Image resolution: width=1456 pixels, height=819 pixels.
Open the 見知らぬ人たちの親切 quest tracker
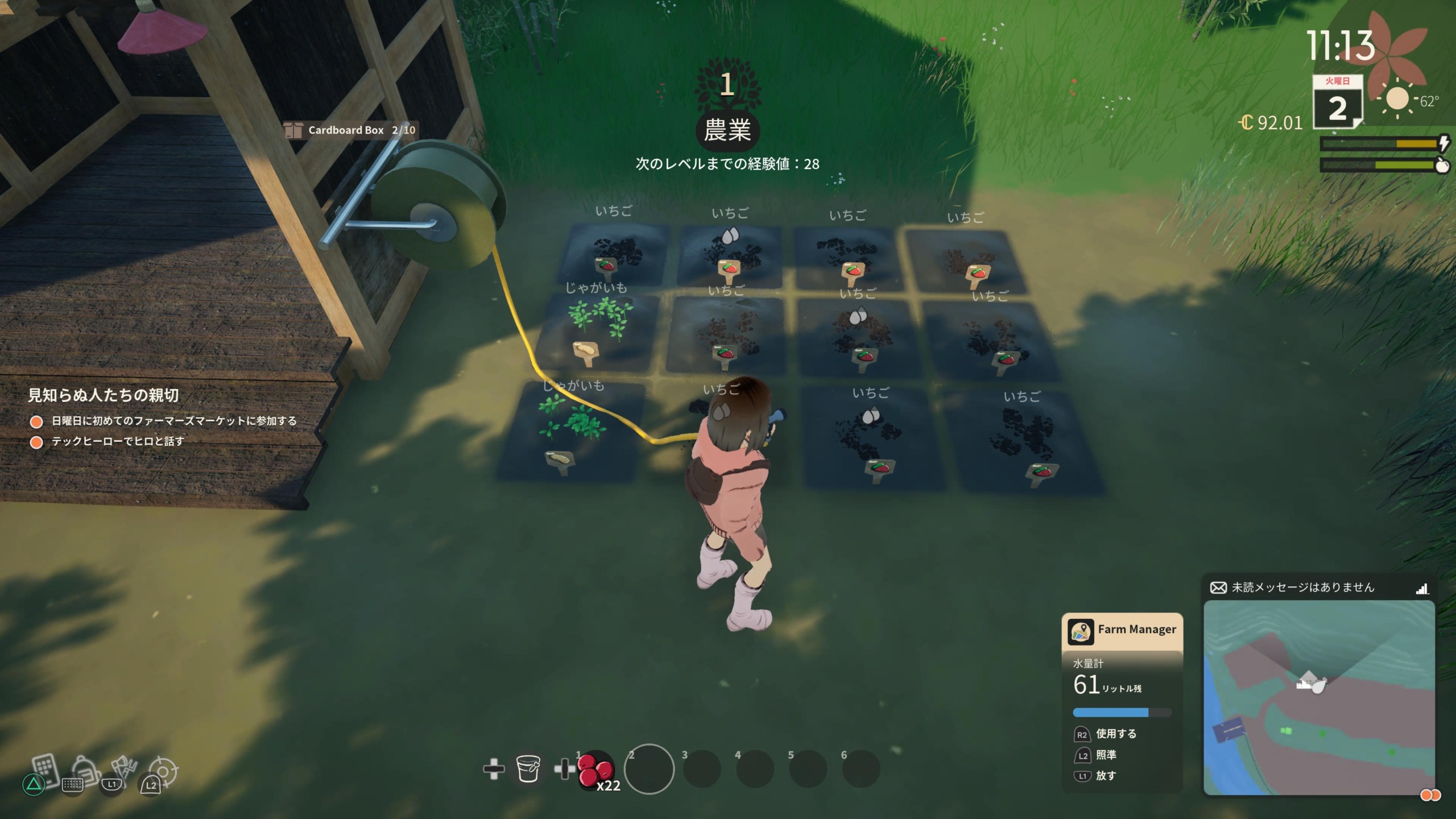104,395
